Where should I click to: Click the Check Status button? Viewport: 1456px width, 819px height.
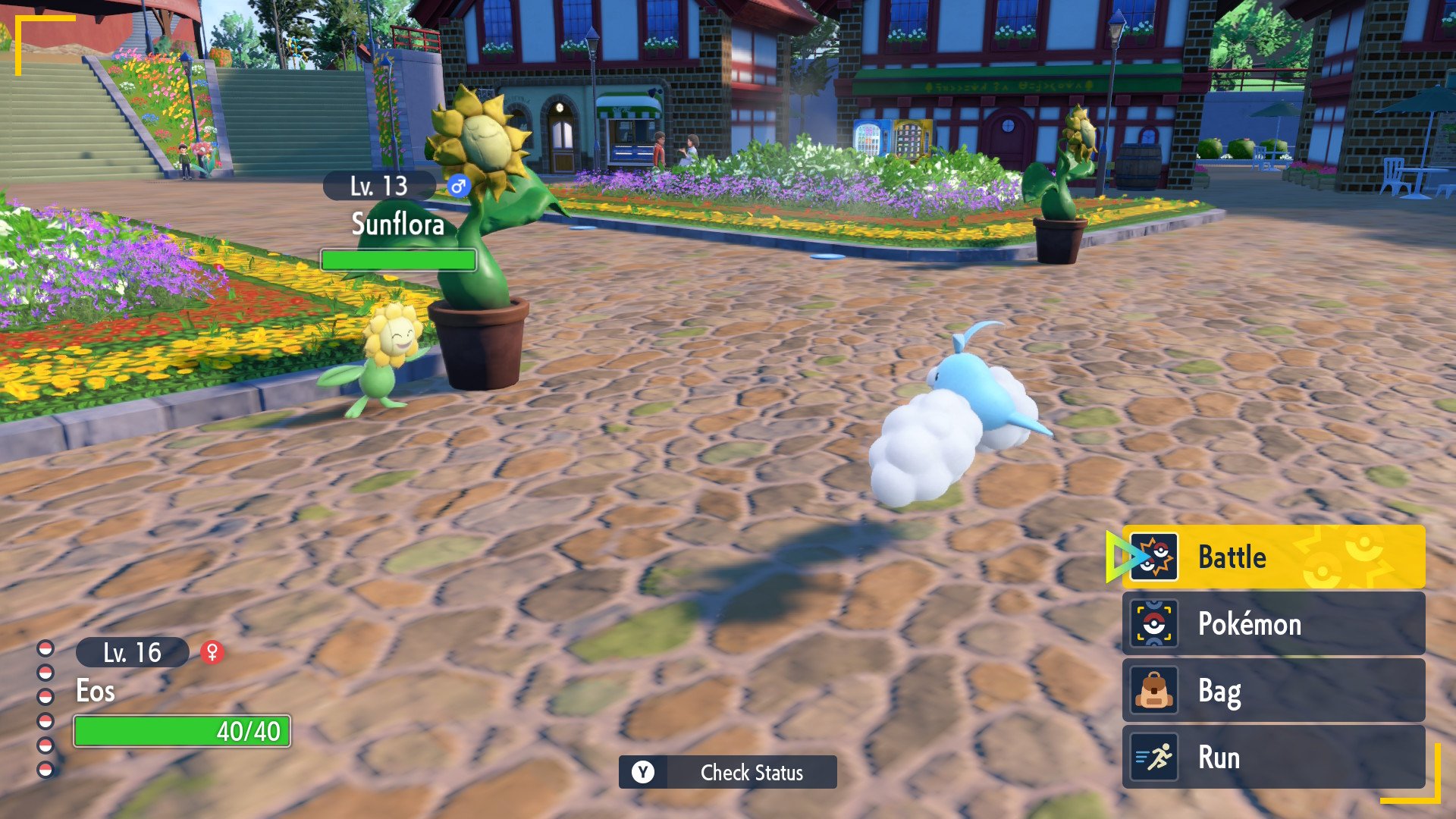pos(728,772)
